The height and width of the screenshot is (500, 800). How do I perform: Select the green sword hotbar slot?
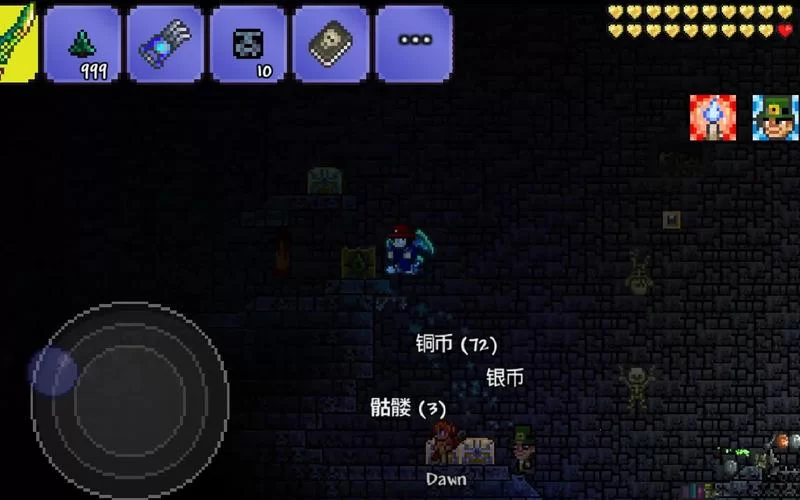point(17,42)
